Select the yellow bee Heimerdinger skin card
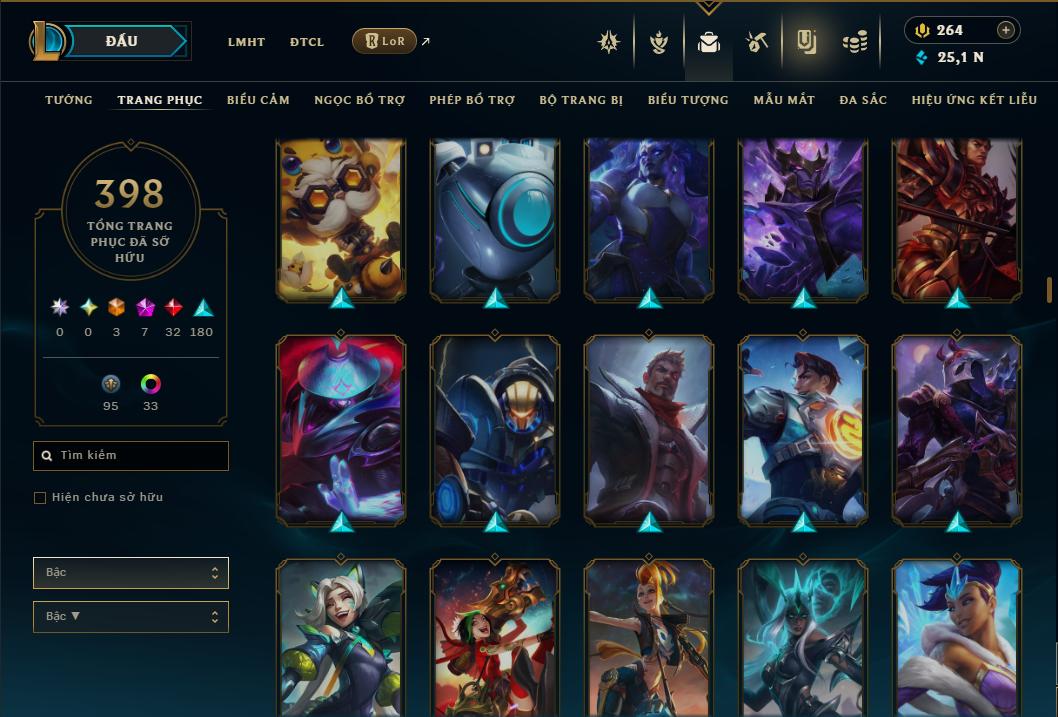Screen dimensions: 1058x717 pos(341,220)
